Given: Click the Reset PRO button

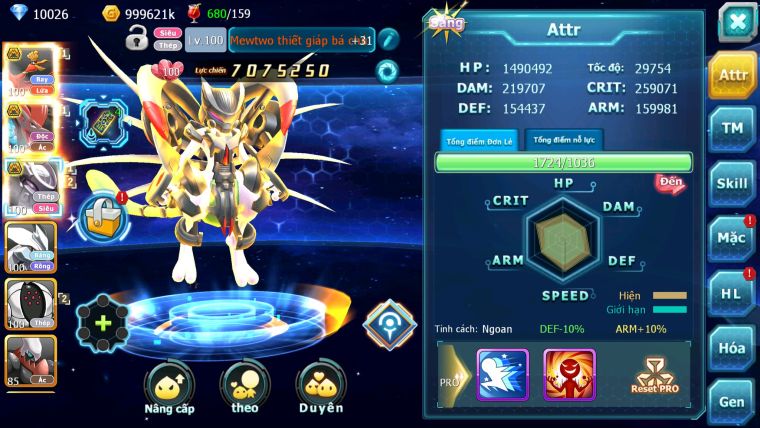Looking at the screenshot, I should pos(655,376).
